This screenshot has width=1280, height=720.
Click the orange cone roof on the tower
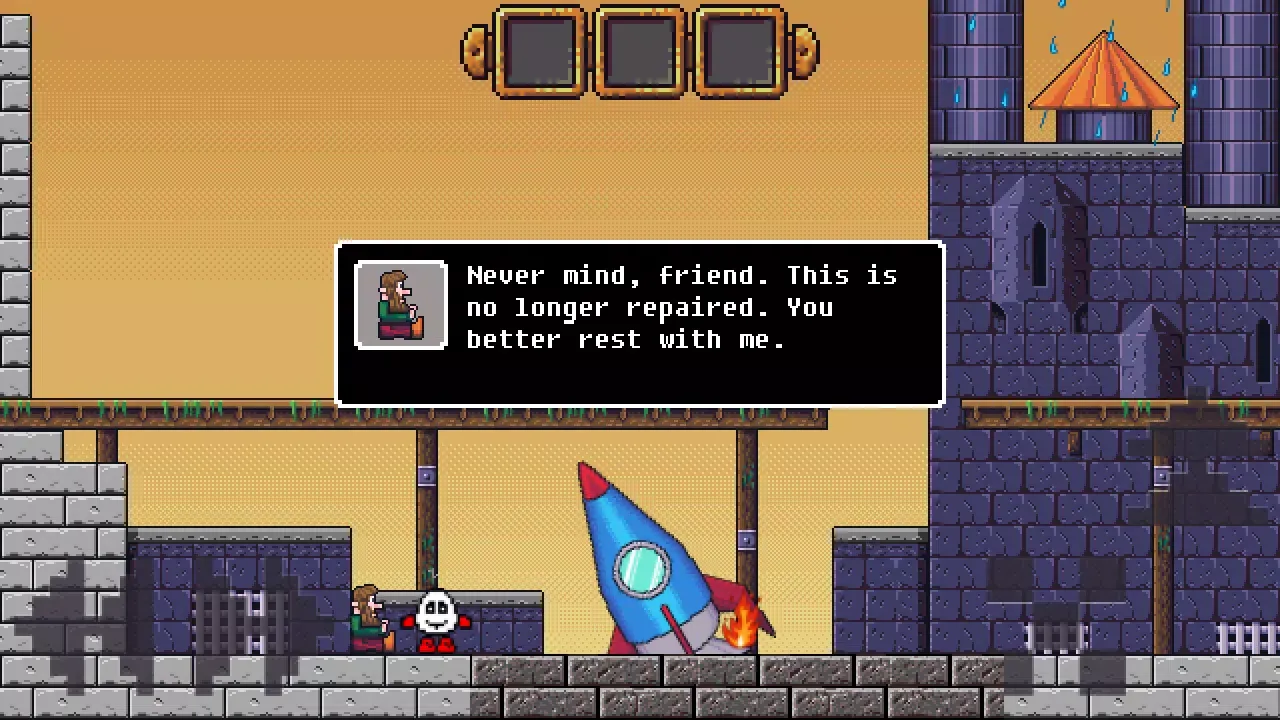coord(1105,75)
